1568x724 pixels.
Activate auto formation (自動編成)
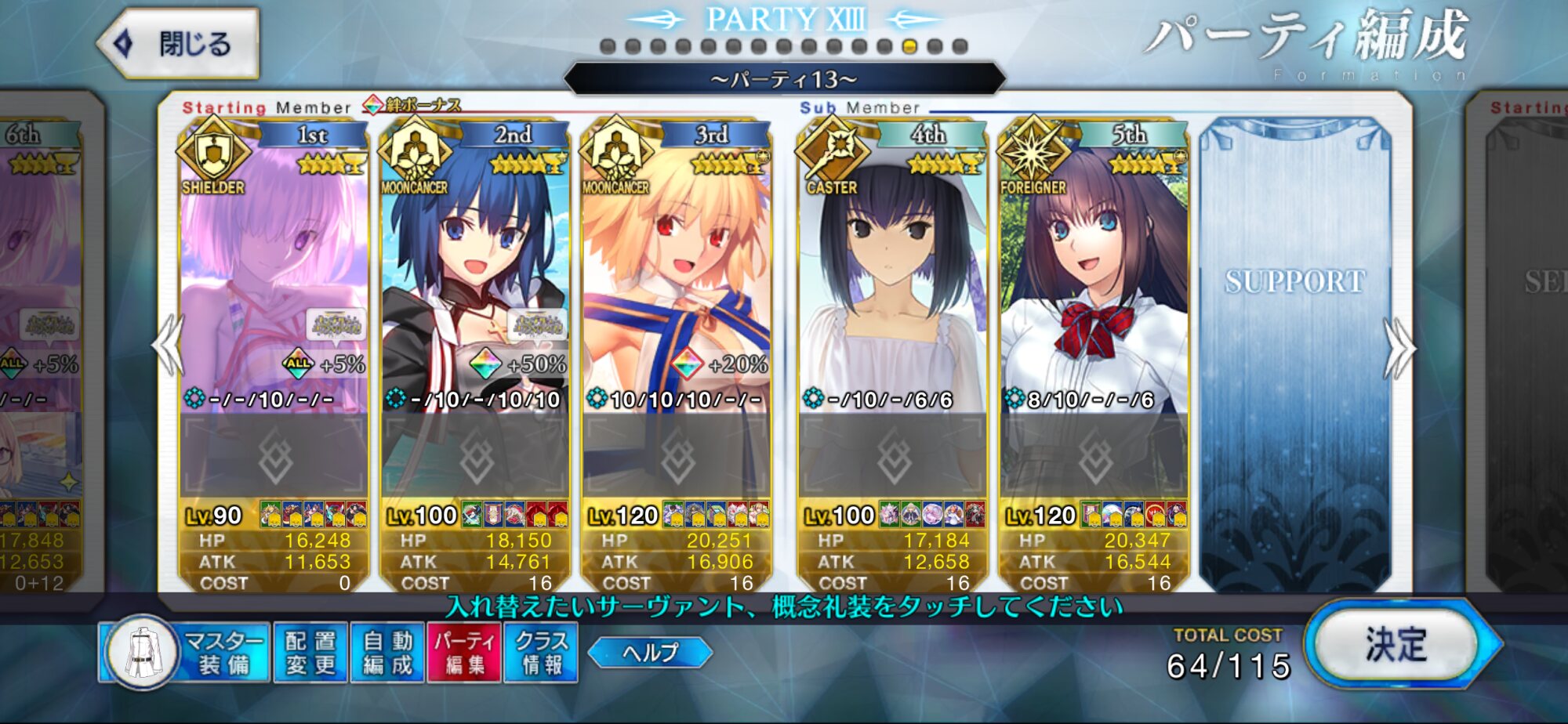point(387,653)
